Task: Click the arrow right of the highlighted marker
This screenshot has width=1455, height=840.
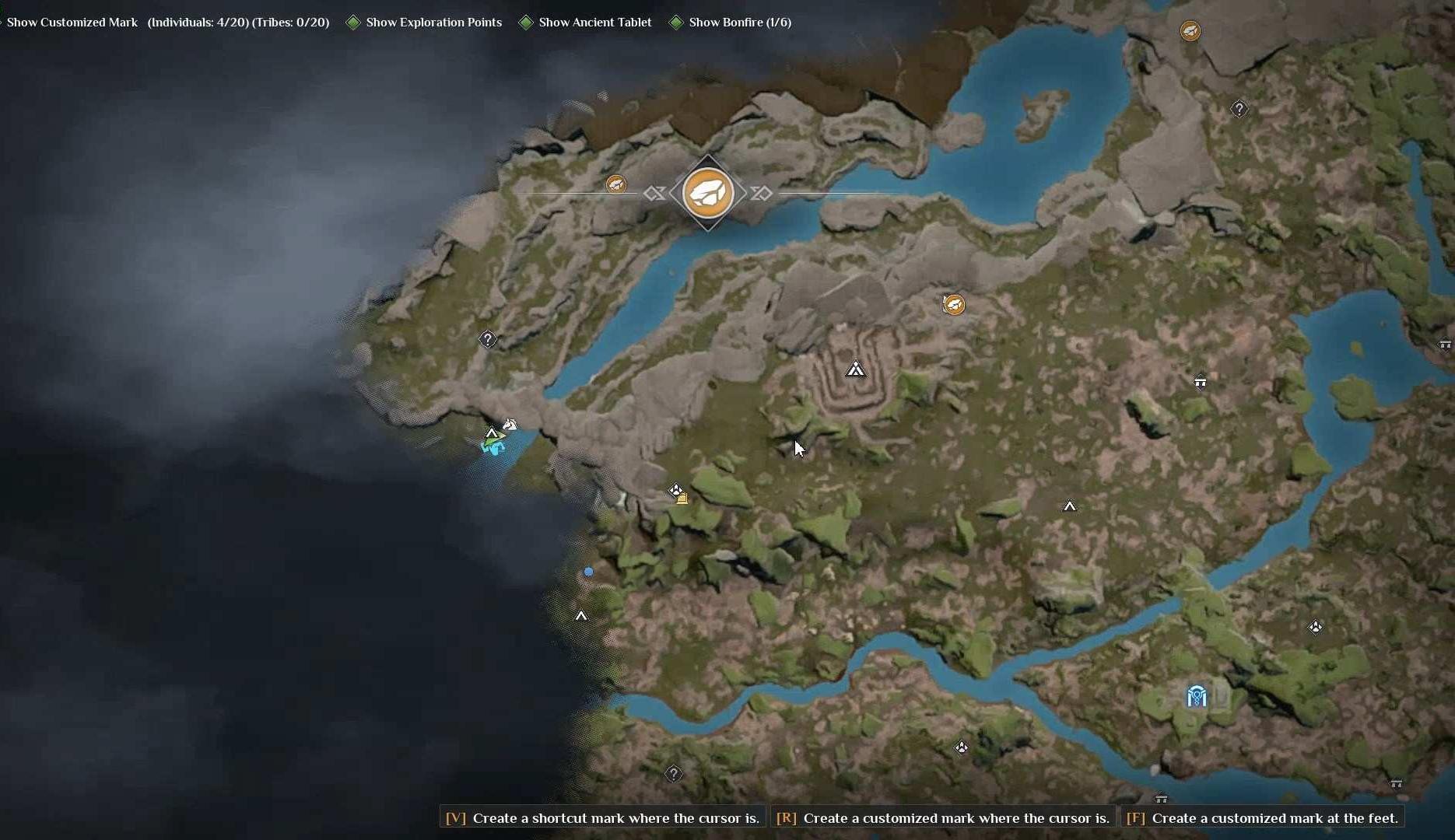Action: [x=761, y=193]
